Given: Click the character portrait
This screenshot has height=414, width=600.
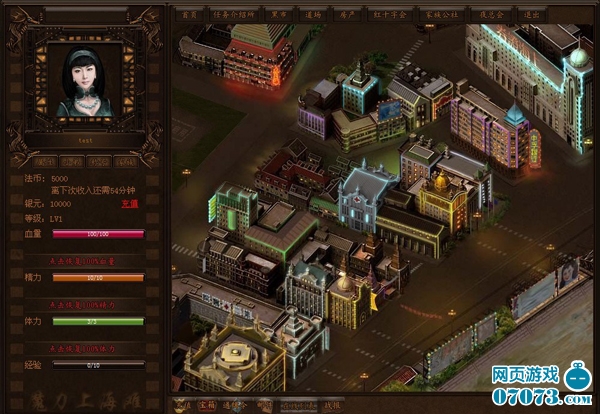Looking at the screenshot, I should pyautogui.click(x=84, y=80).
